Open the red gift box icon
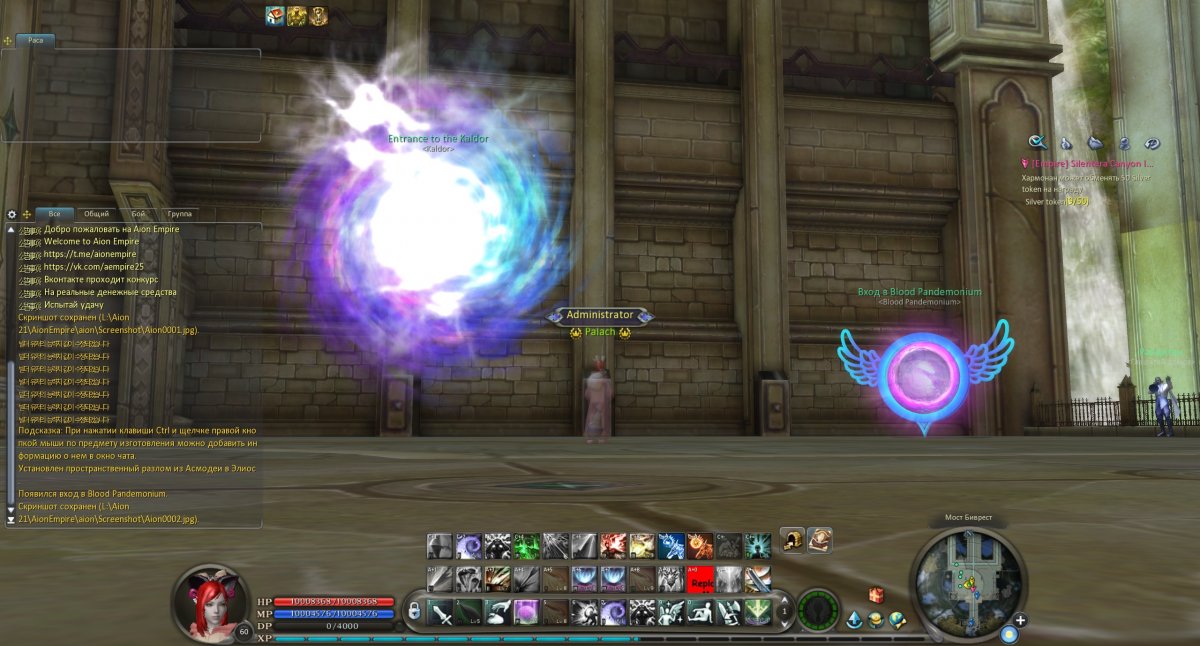1200x646 pixels. 876,596
